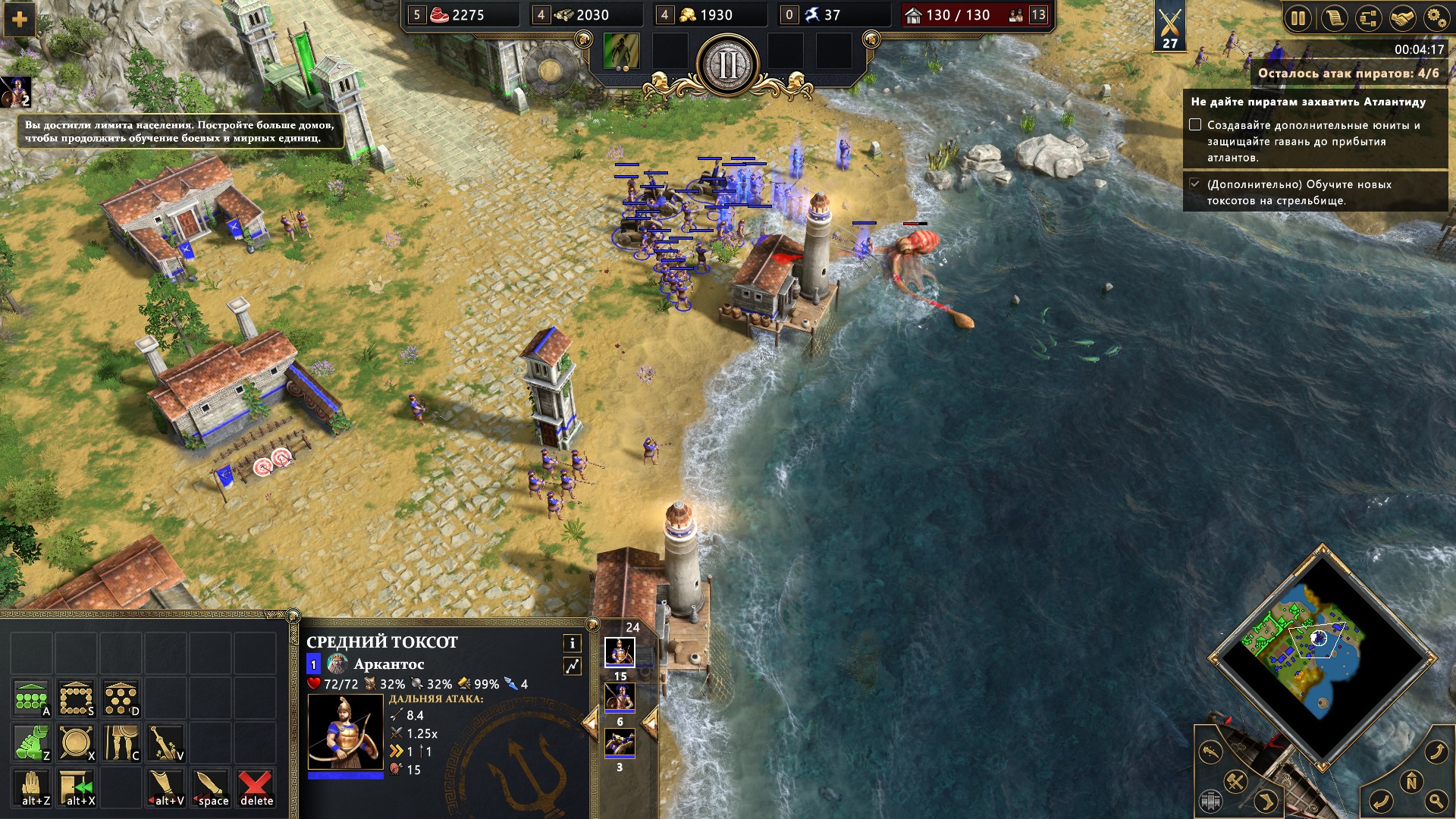Open the scroll objectives log
The width and height of the screenshot is (1456, 819).
pos(1333,18)
